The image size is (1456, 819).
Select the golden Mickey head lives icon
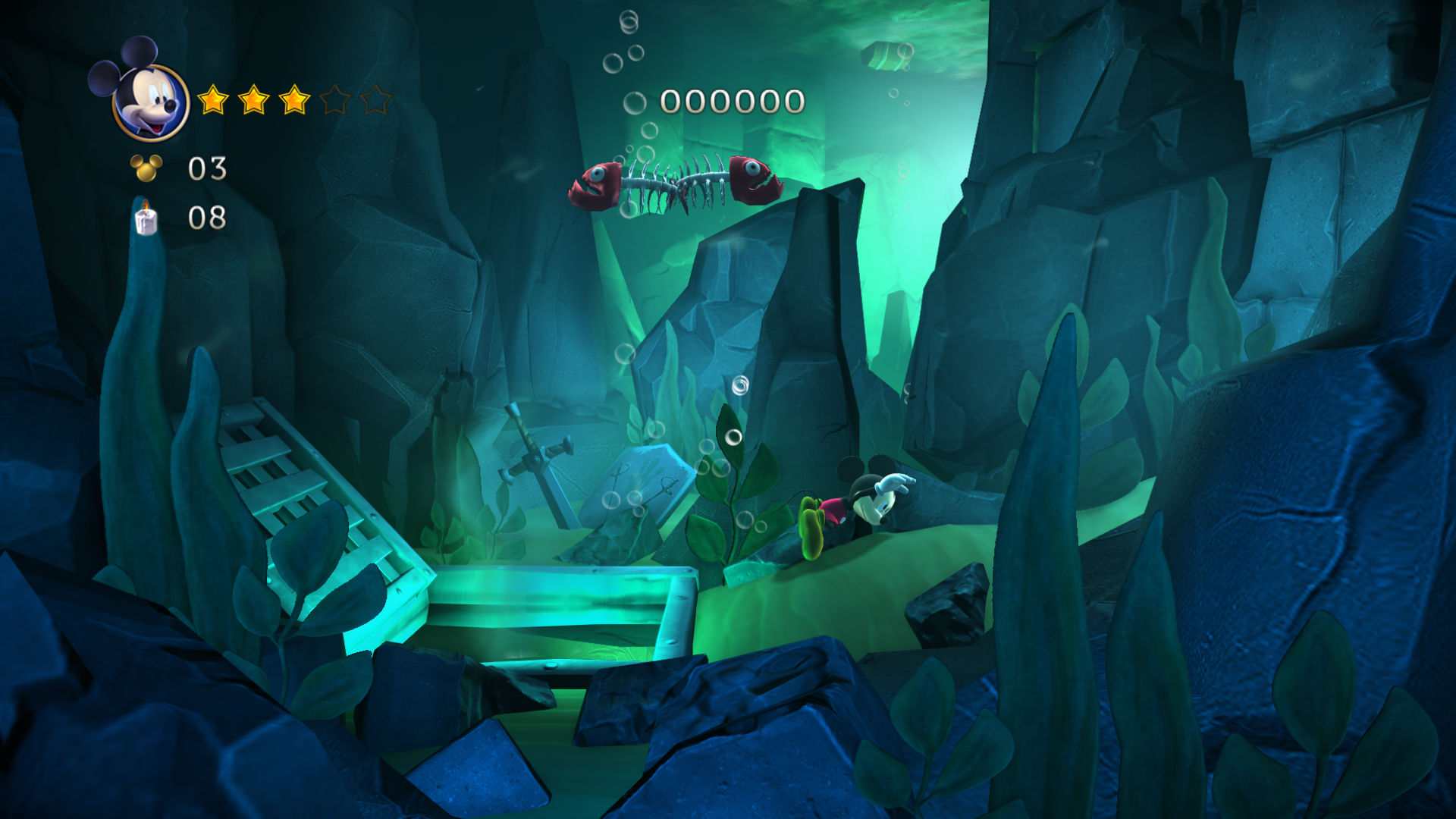146,168
